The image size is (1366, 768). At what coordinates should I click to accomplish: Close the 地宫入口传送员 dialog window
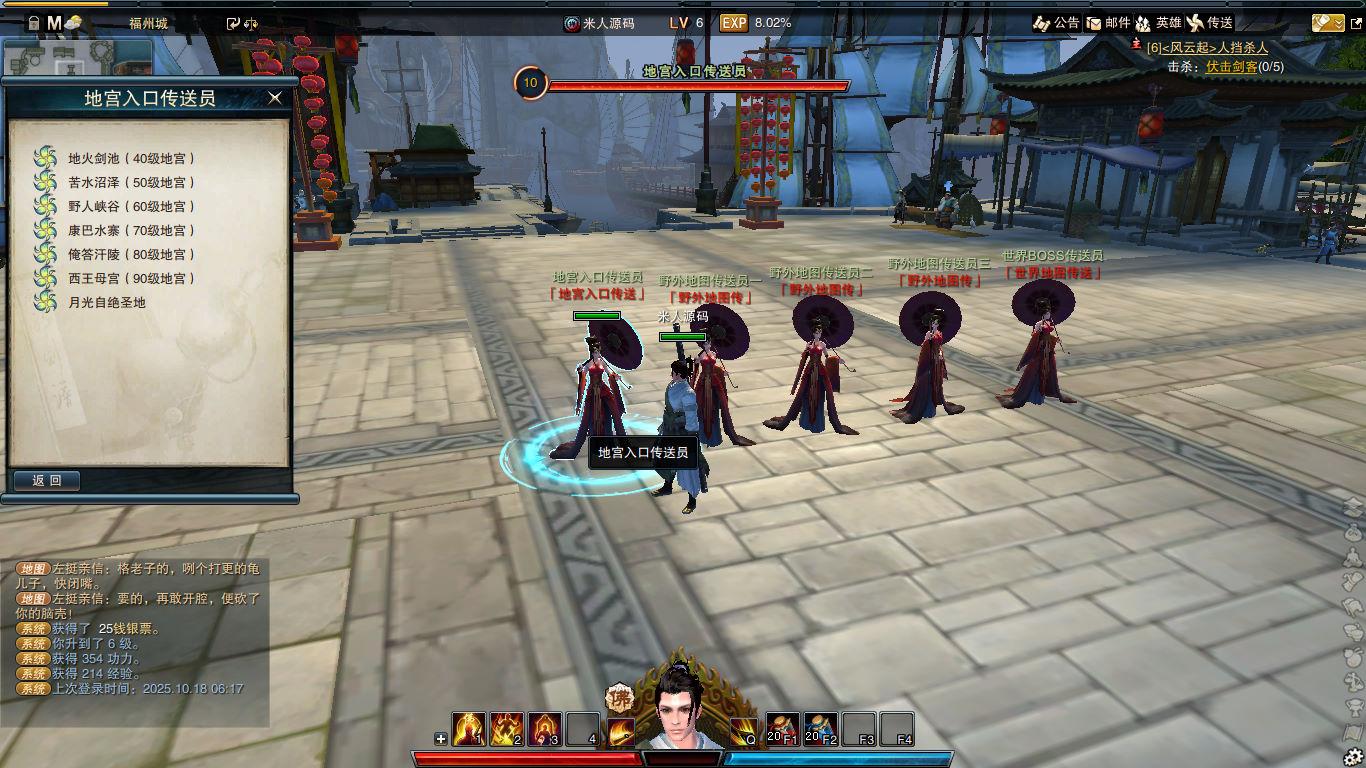(275, 98)
